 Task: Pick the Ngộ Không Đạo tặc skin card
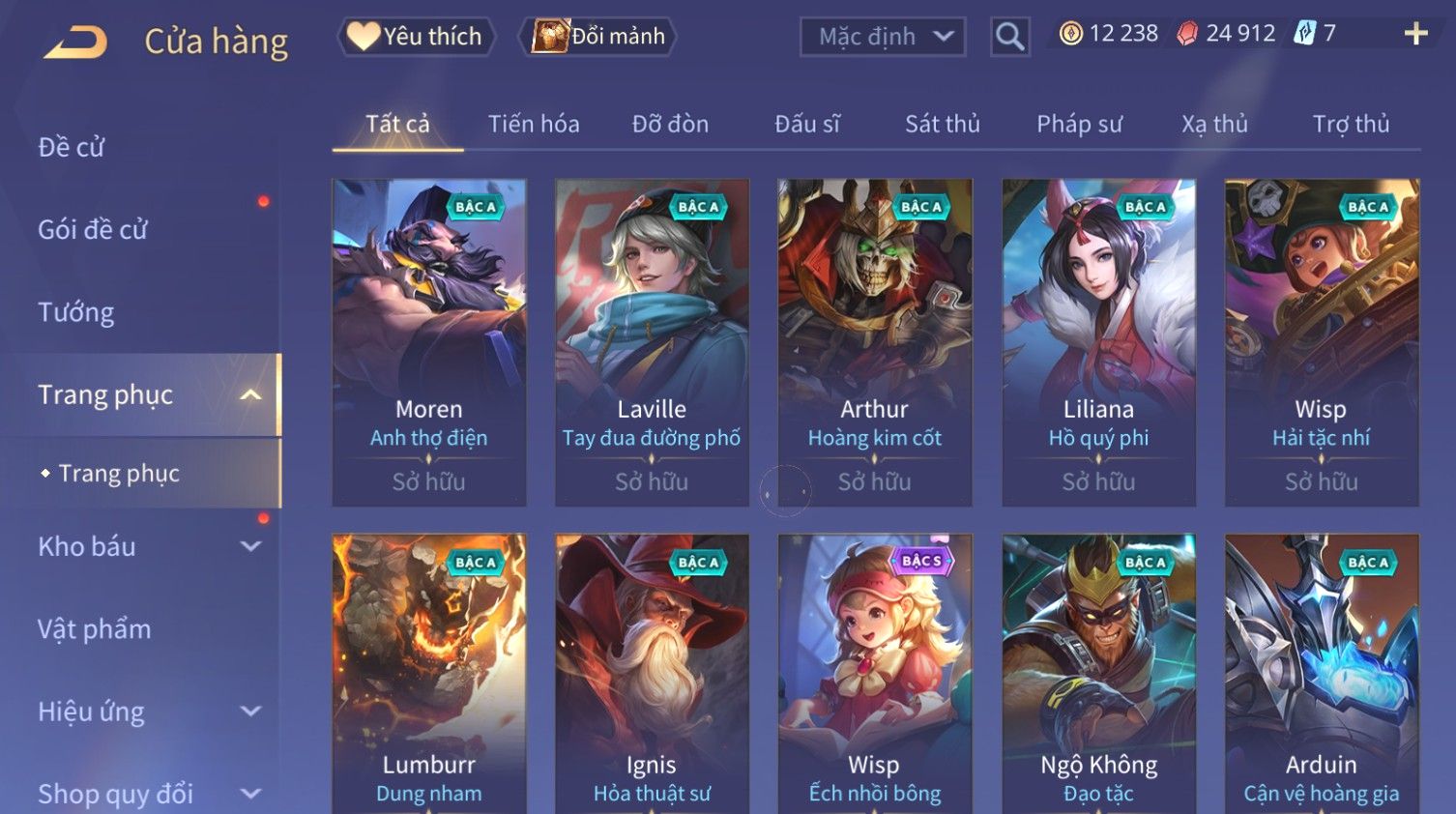click(x=1098, y=677)
